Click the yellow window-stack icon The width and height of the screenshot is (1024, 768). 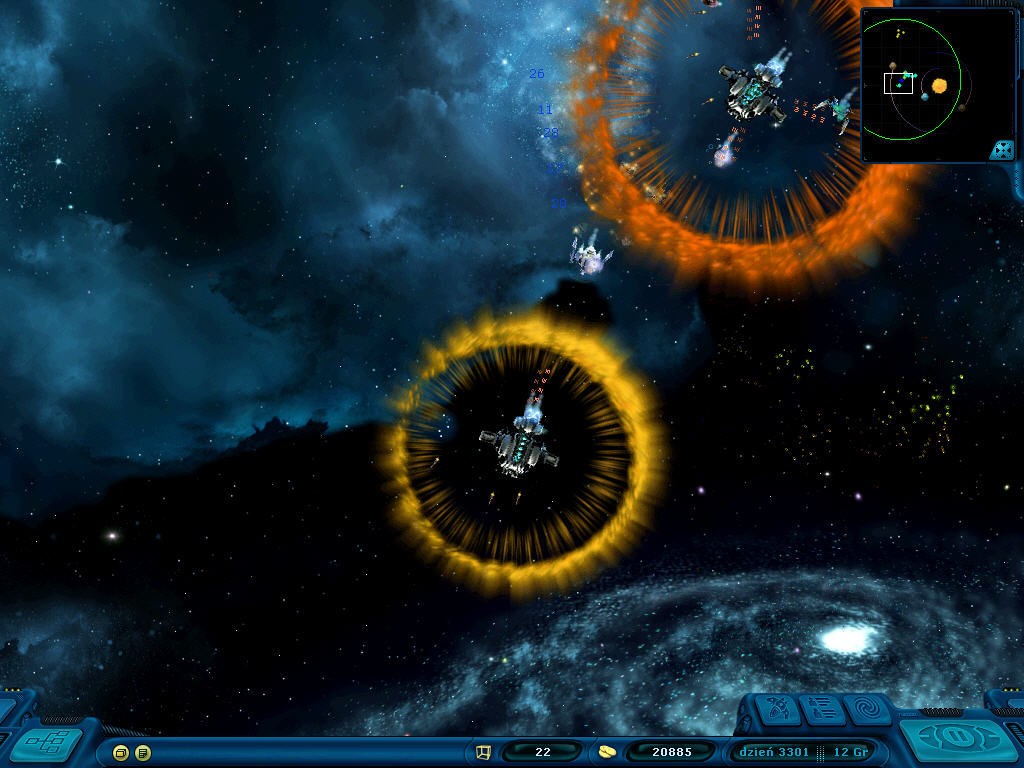coord(121,752)
